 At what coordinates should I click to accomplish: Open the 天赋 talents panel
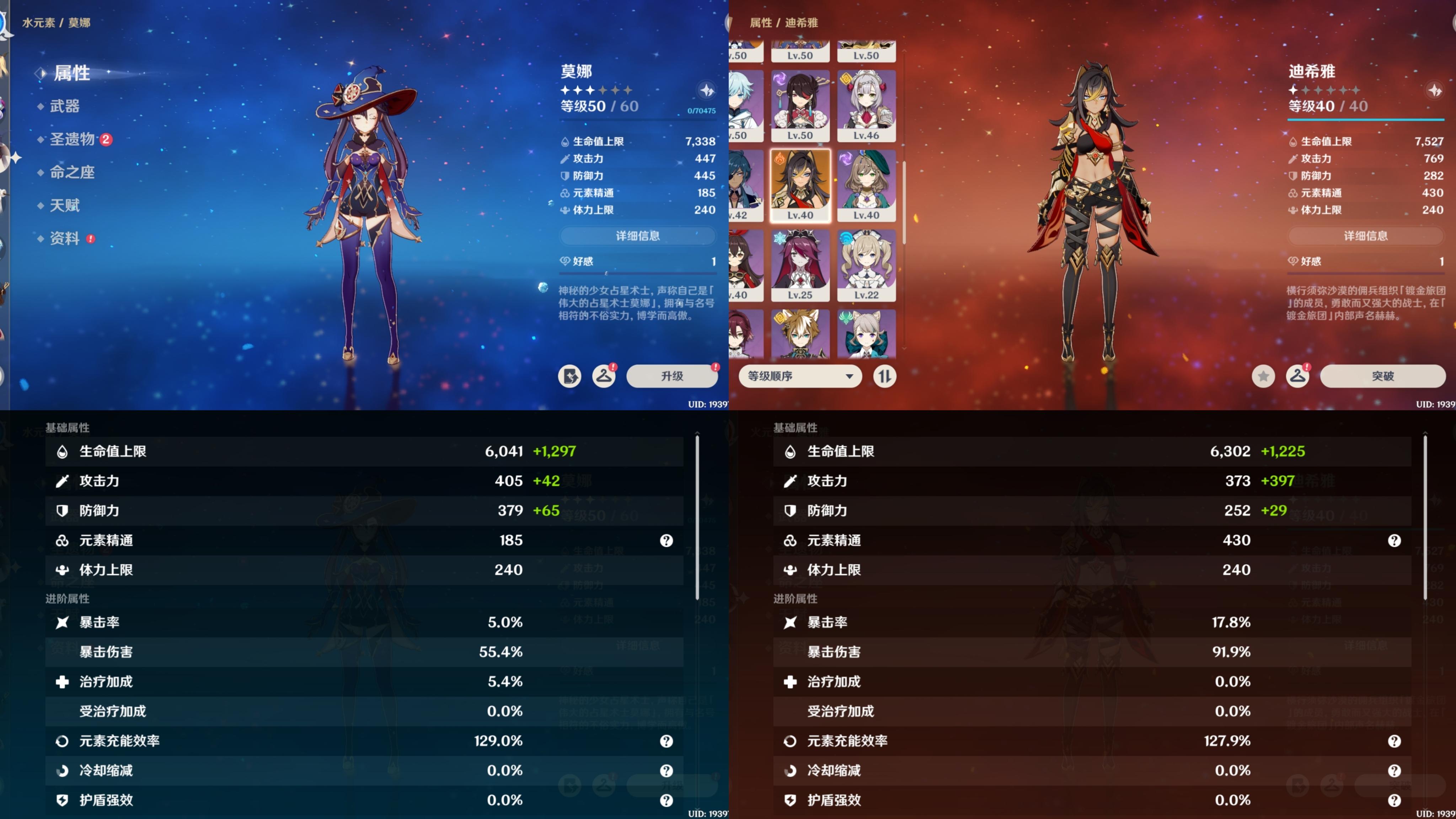click(65, 205)
